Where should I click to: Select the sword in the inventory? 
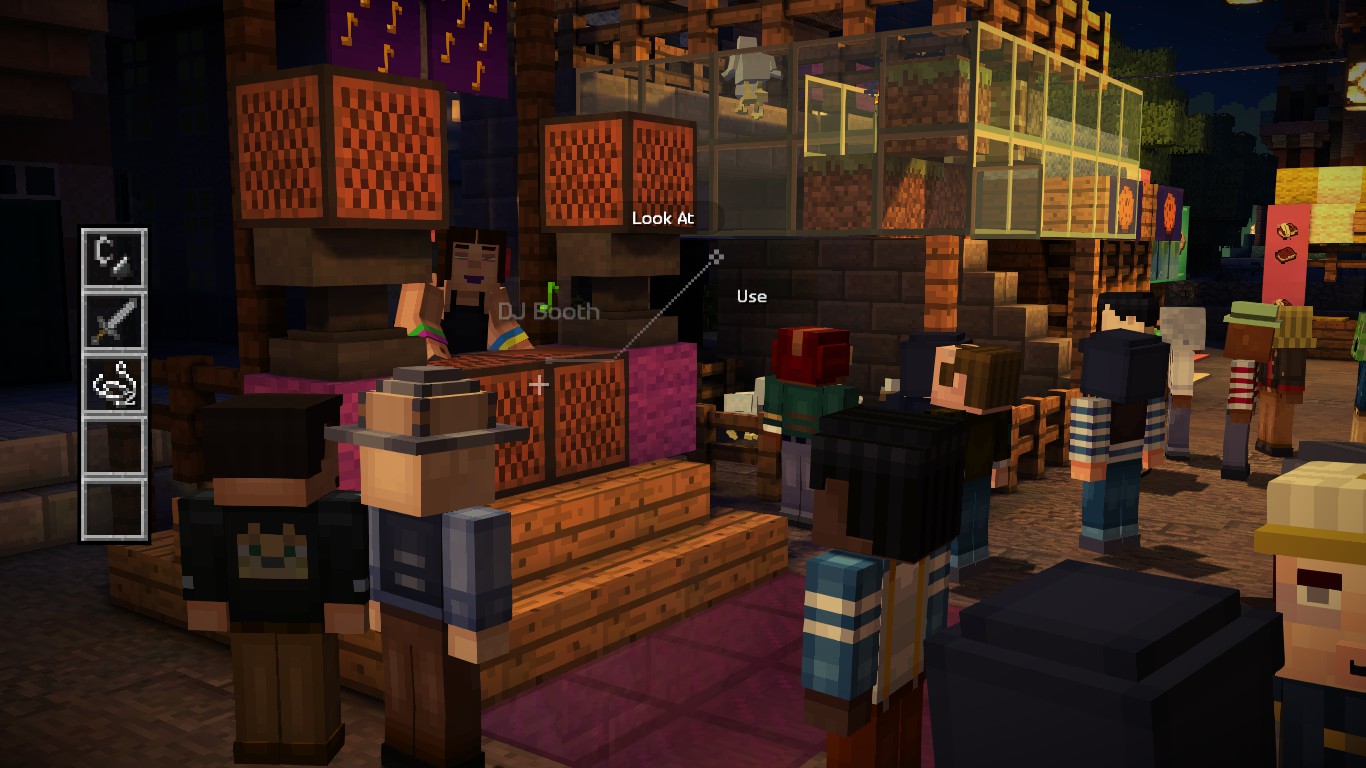tap(116, 319)
